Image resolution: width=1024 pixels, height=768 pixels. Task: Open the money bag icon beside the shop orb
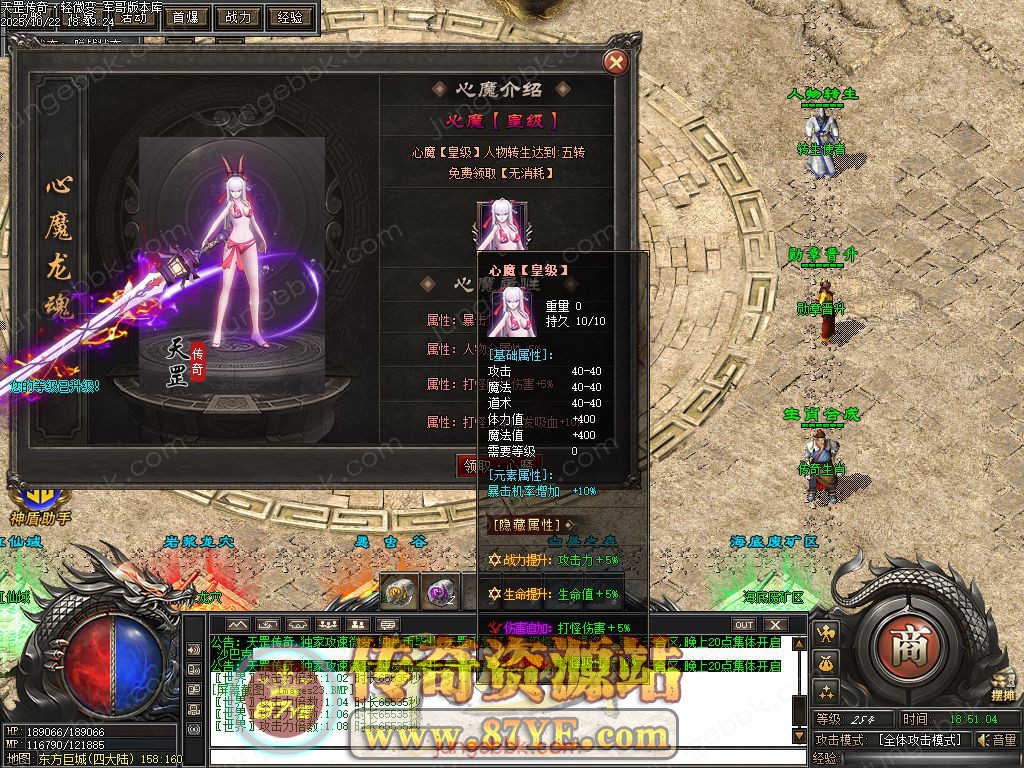pyautogui.click(x=827, y=661)
